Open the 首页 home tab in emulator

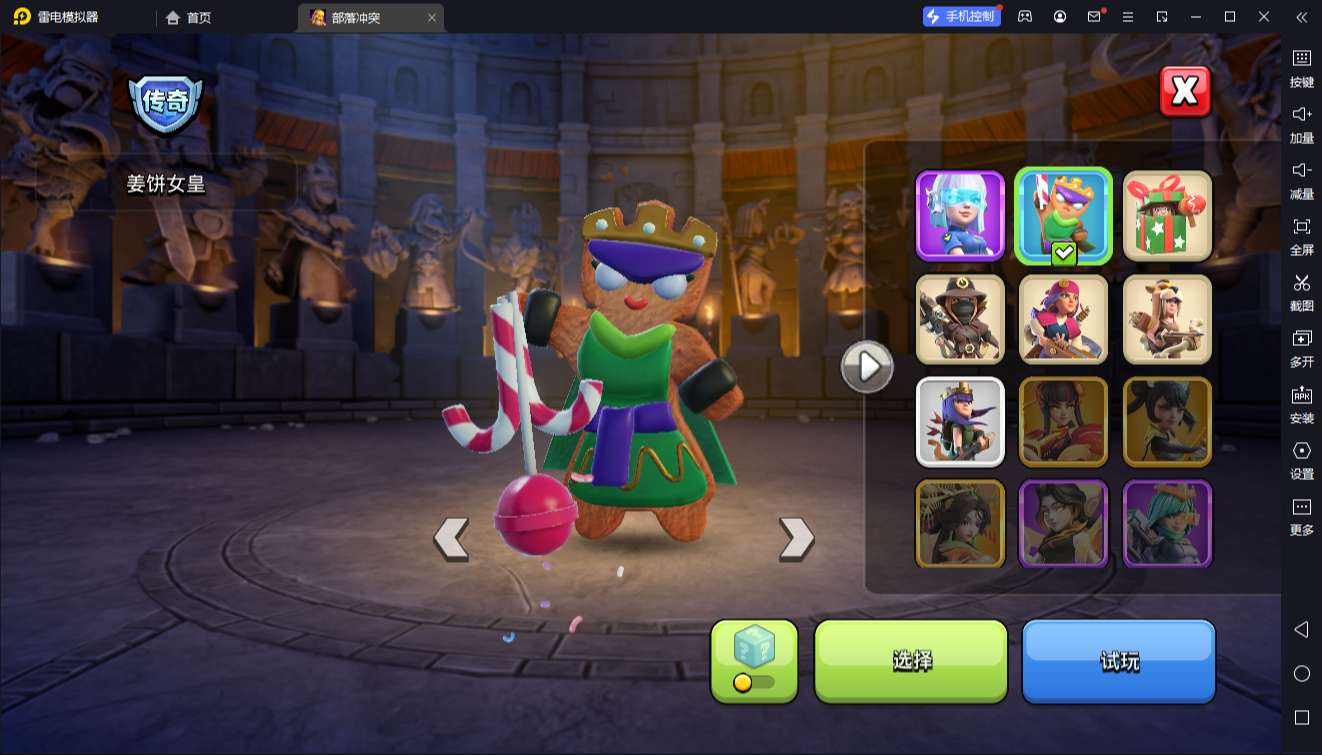coord(189,17)
